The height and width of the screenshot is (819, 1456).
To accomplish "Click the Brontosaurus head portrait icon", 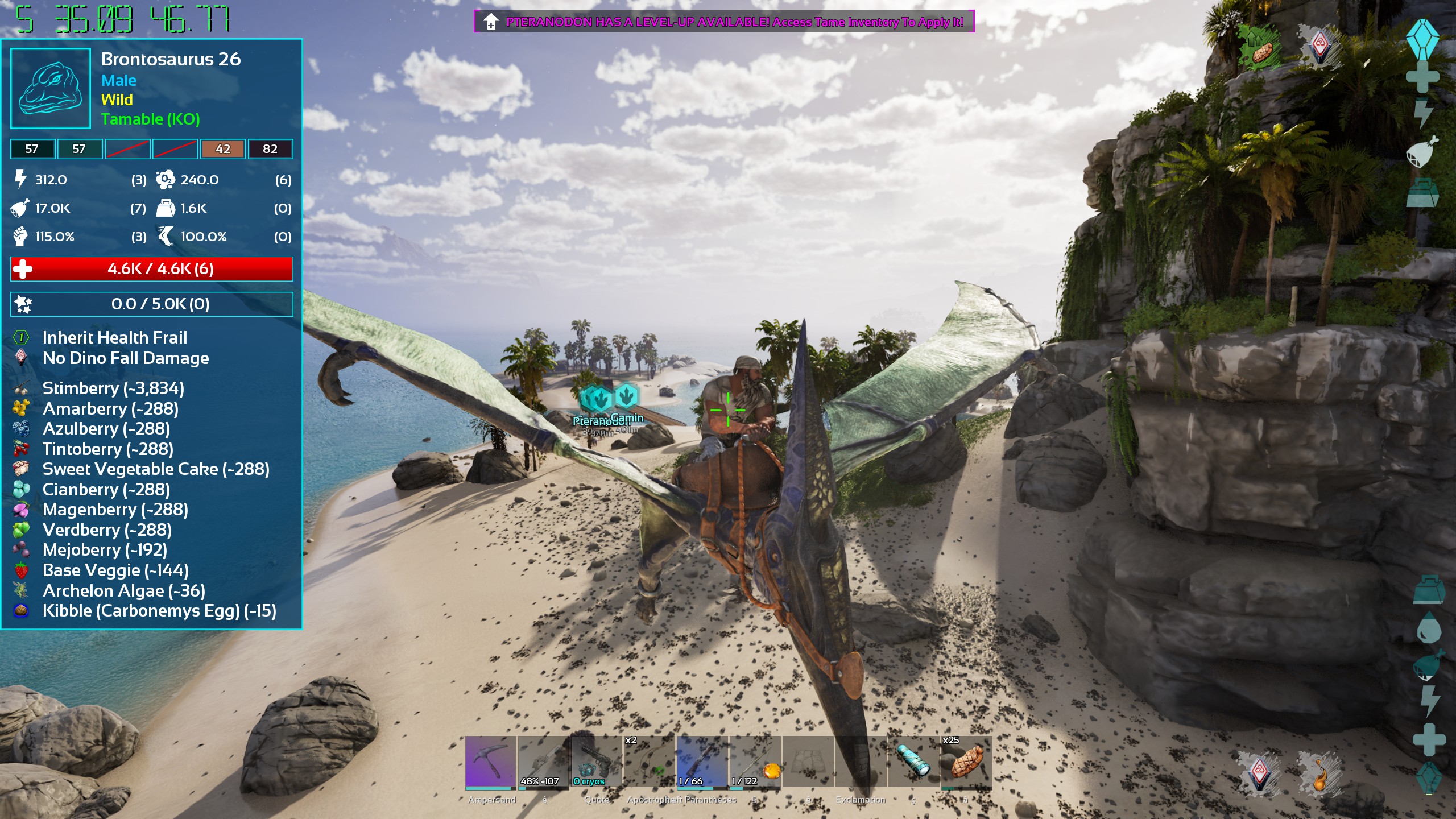I will coord(51,88).
